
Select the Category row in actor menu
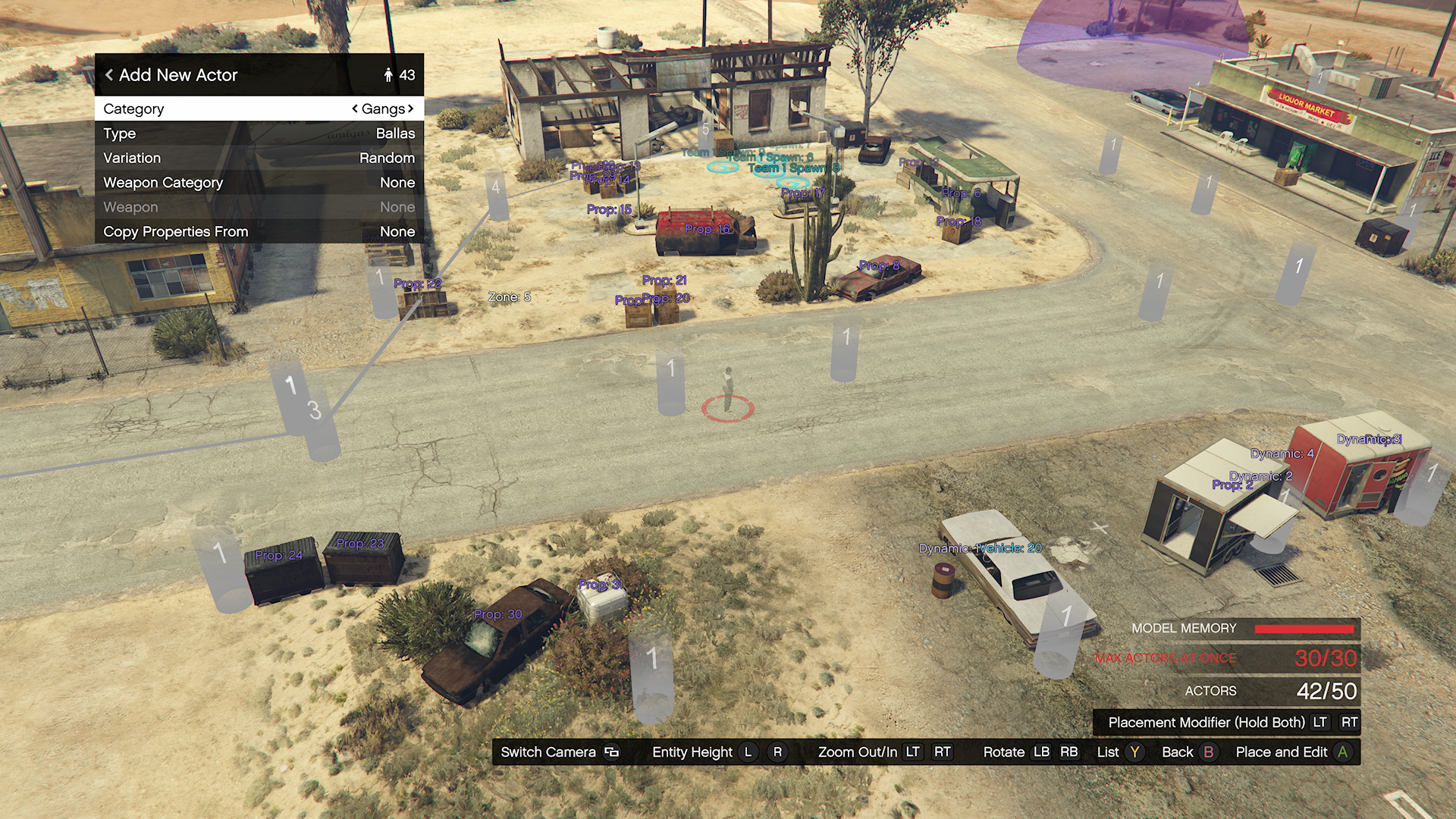pos(259,108)
